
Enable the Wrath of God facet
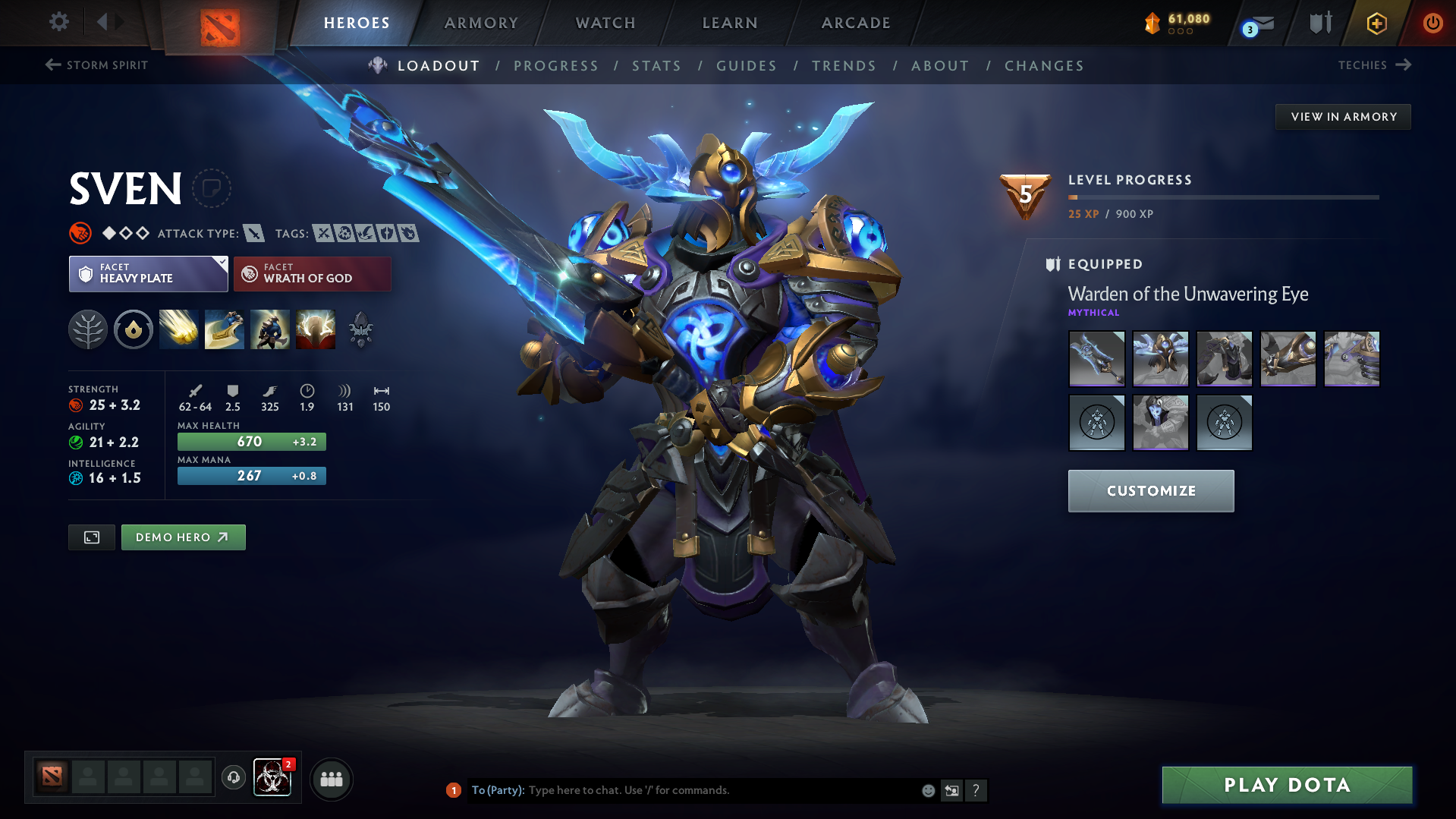coord(312,273)
